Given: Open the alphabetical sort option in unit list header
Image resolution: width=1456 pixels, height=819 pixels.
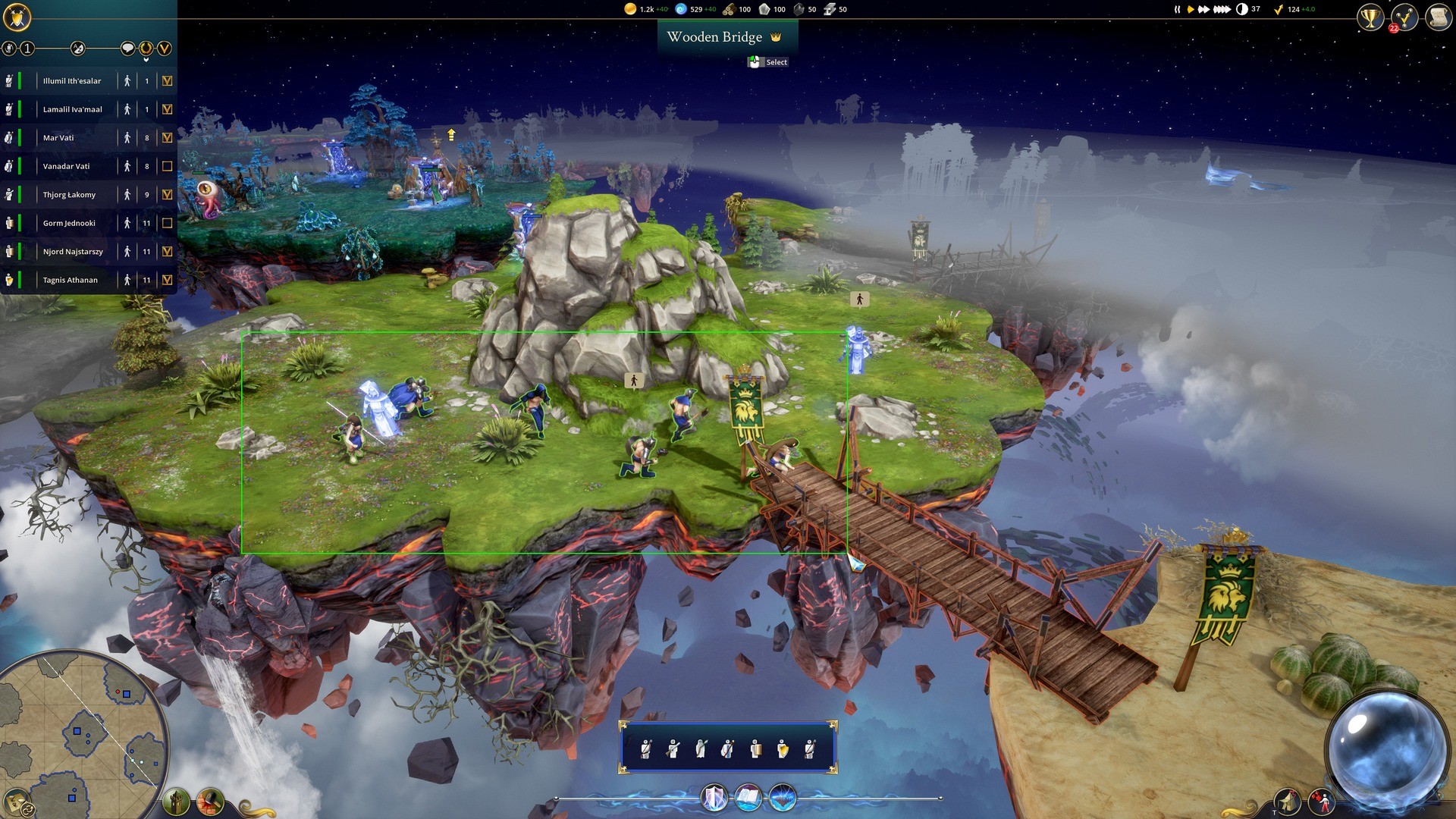Looking at the screenshot, I should [x=77, y=48].
